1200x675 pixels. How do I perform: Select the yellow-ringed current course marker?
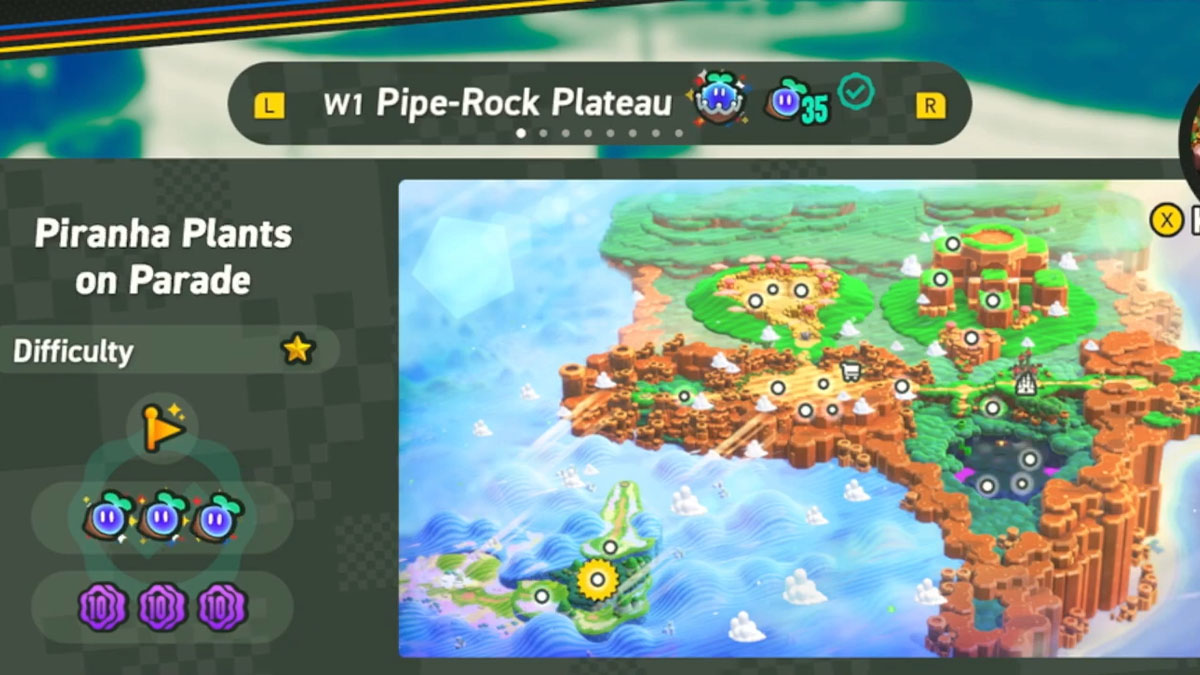point(598,578)
